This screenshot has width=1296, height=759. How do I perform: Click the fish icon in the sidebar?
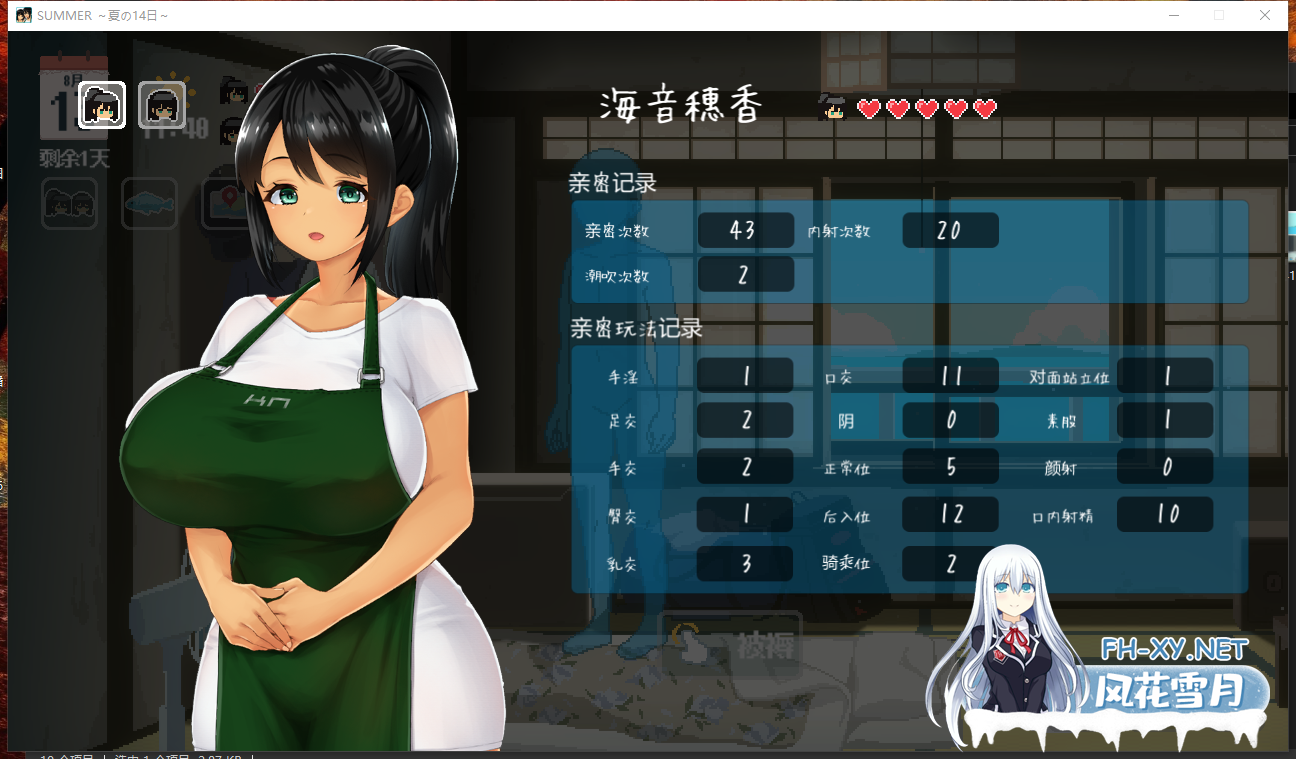tap(149, 203)
